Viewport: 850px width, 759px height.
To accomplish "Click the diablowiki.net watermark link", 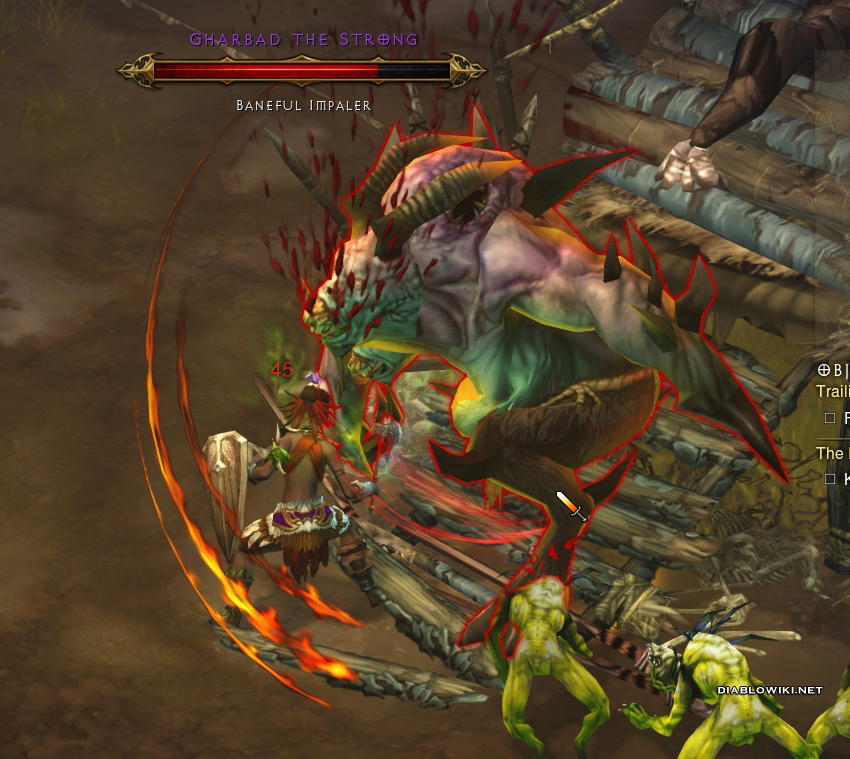I will click(x=769, y=690).
